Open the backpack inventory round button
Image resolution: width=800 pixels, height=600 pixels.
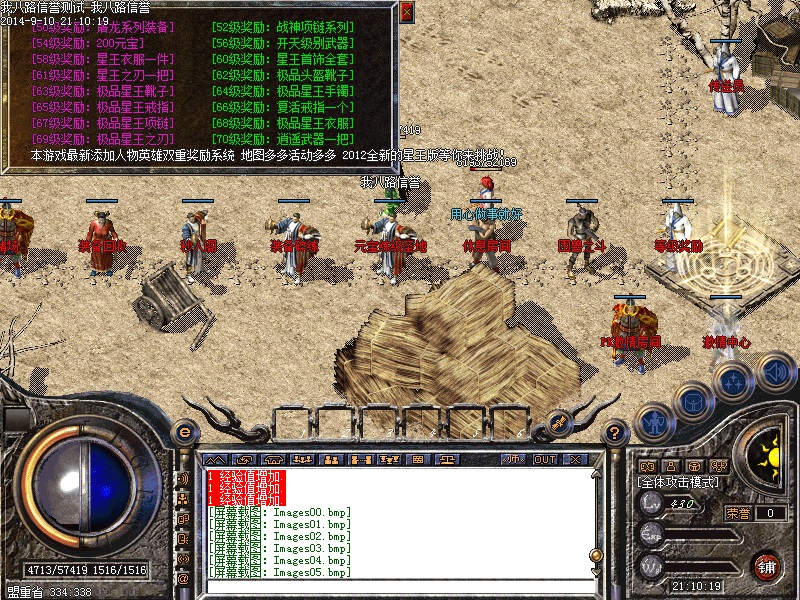(693, 400)
